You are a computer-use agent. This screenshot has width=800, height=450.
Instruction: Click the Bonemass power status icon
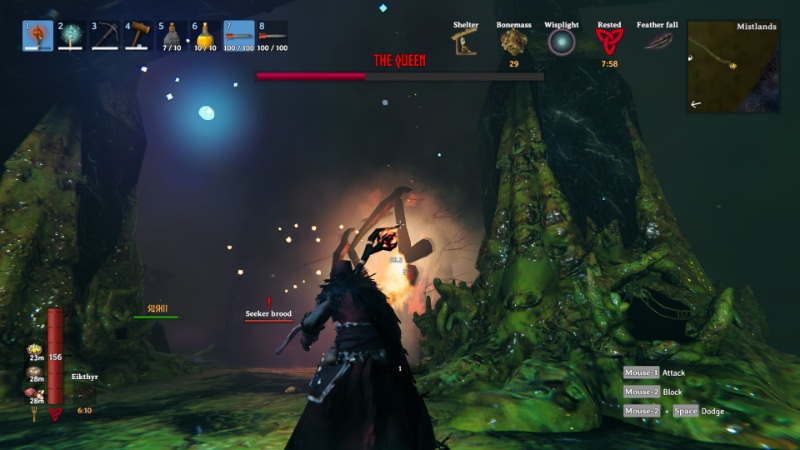point(513,42)
